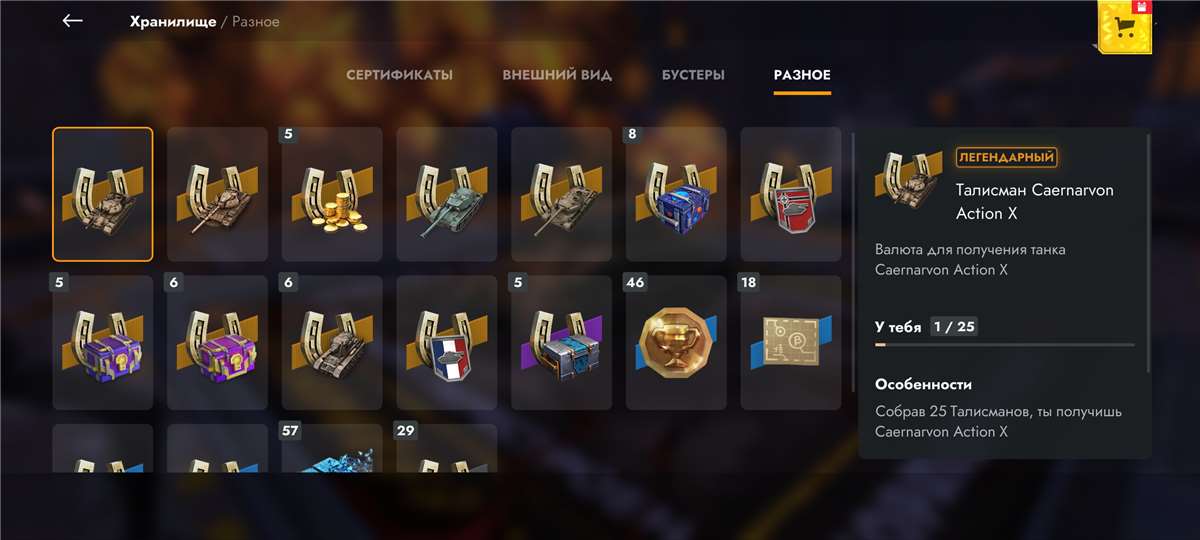Screen dimensions: 1200x540
Task: Open the Внешний вид tab
Action: 557,75
